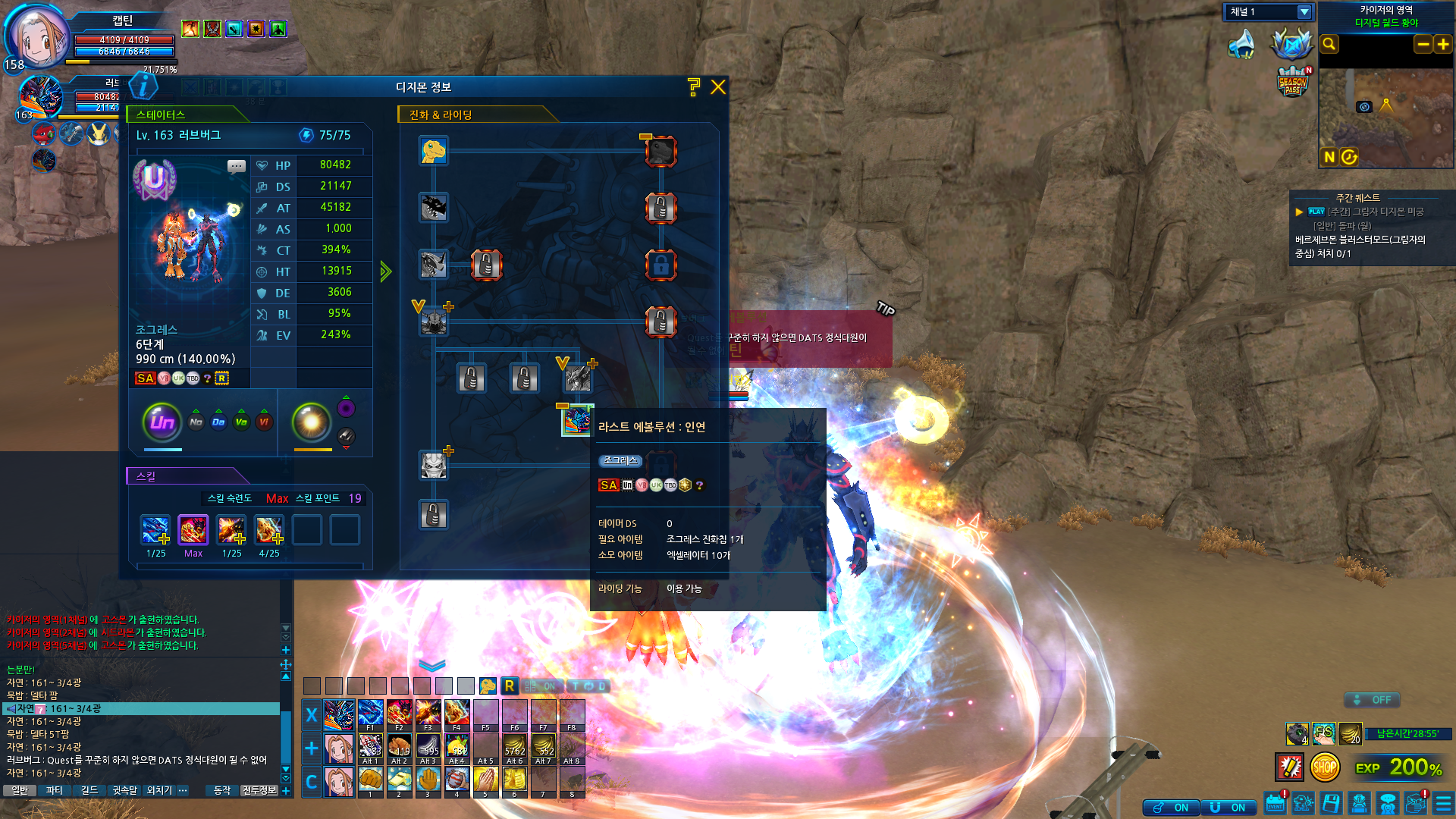Image resolution: width=1456 pixels, height=819 pixels.
Task: Click the yellow R button above the hotbar
Action: (x=509, y=686)
